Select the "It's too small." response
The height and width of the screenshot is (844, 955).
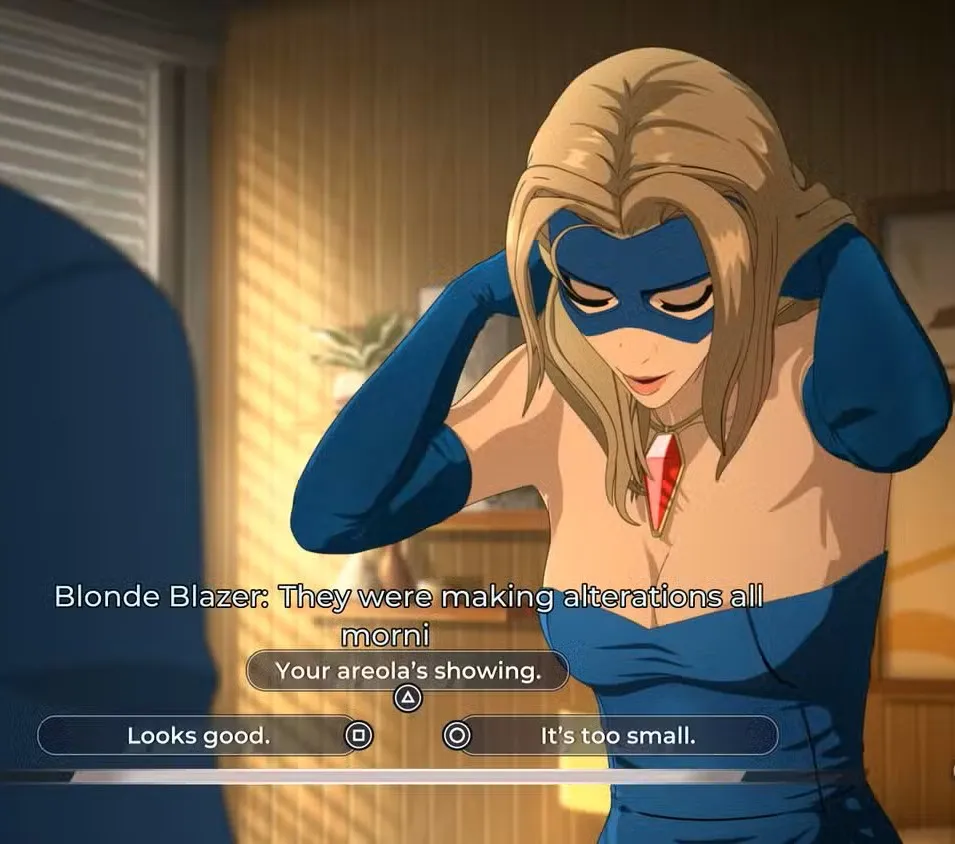coord(617,736)
